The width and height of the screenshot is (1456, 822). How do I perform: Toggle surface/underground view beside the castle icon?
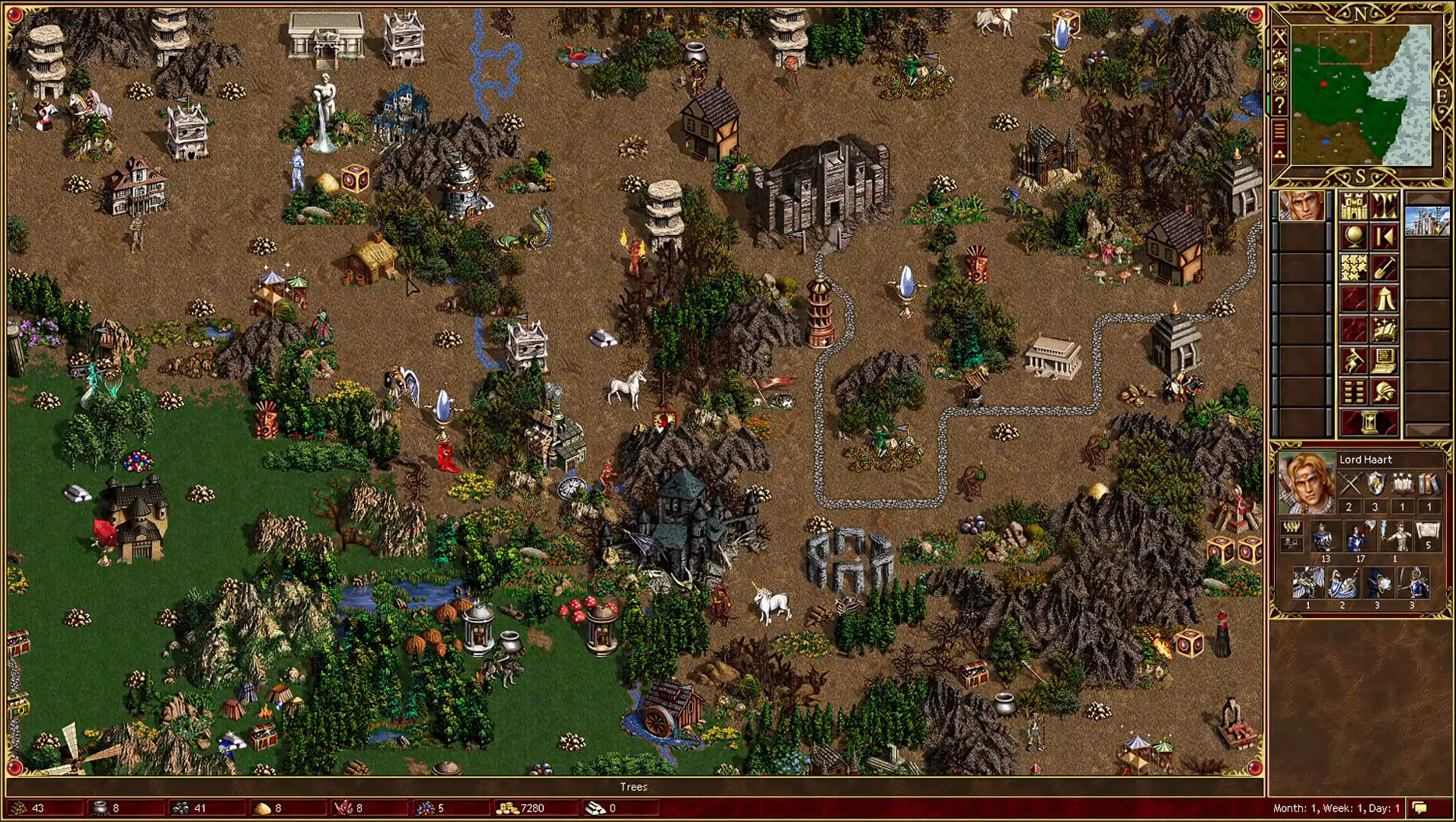[1385, 207]
